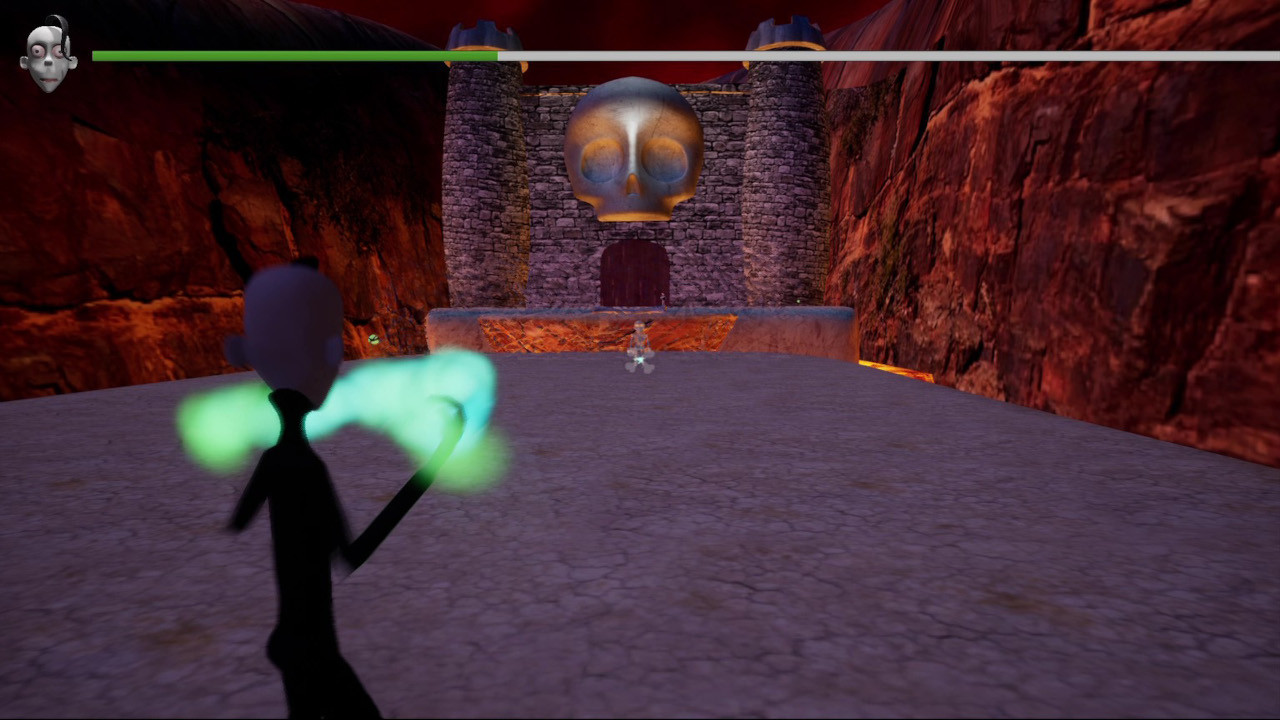Click the red canyon wall on the right

(1100, 250)
